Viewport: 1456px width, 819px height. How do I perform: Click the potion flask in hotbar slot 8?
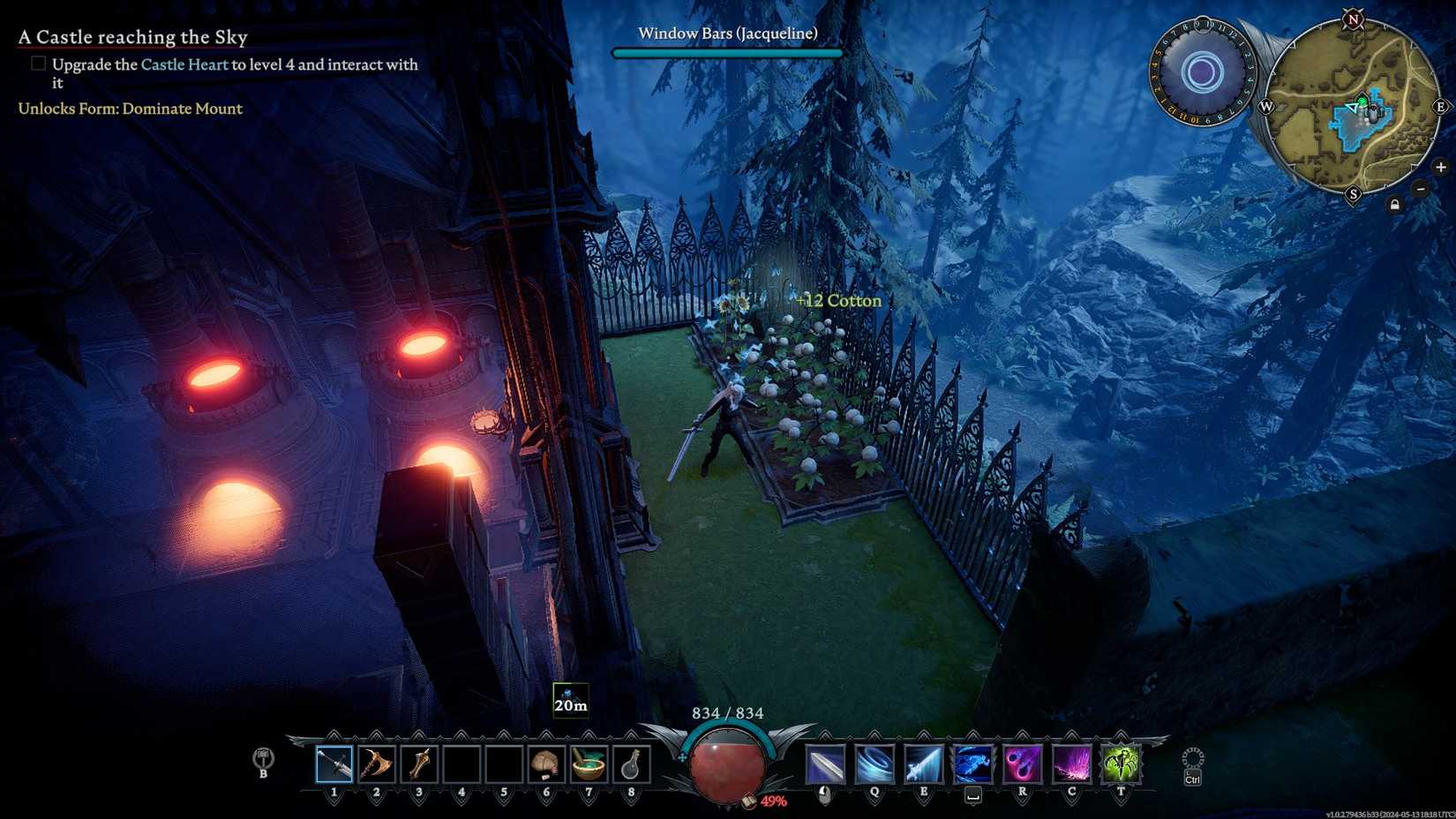coord(630,764)
